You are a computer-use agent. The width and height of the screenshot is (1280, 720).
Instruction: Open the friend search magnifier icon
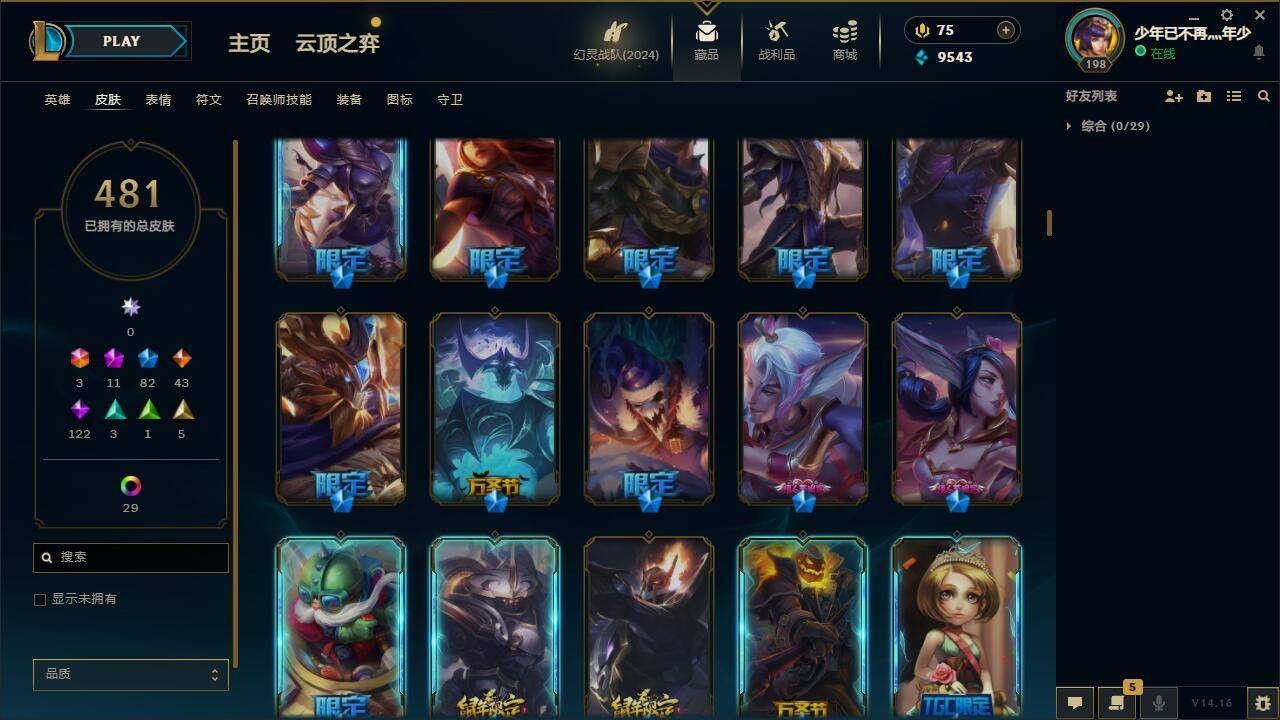1264,96
